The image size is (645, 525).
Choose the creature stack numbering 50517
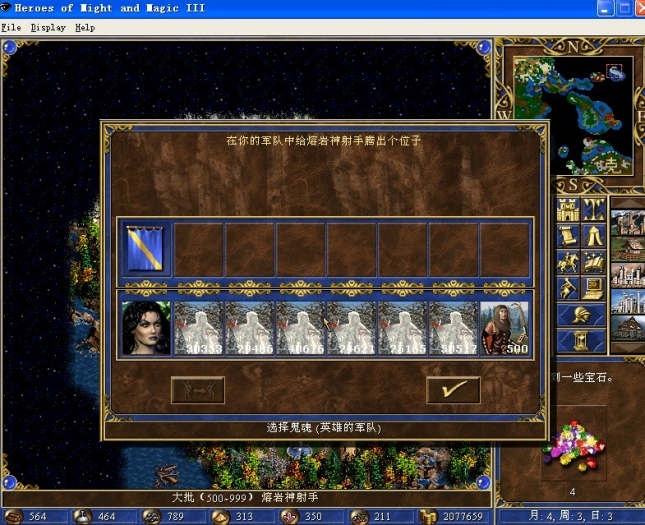453,328
